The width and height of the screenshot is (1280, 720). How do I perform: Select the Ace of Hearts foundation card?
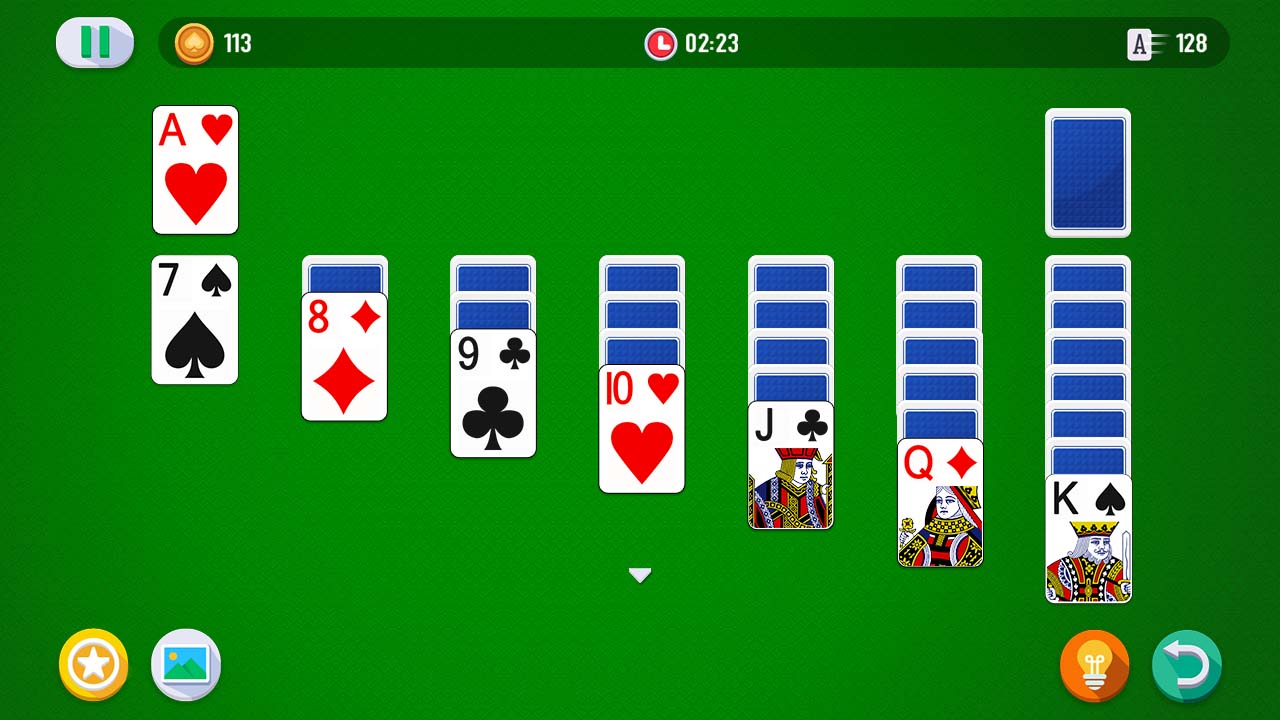coord(195,170)
